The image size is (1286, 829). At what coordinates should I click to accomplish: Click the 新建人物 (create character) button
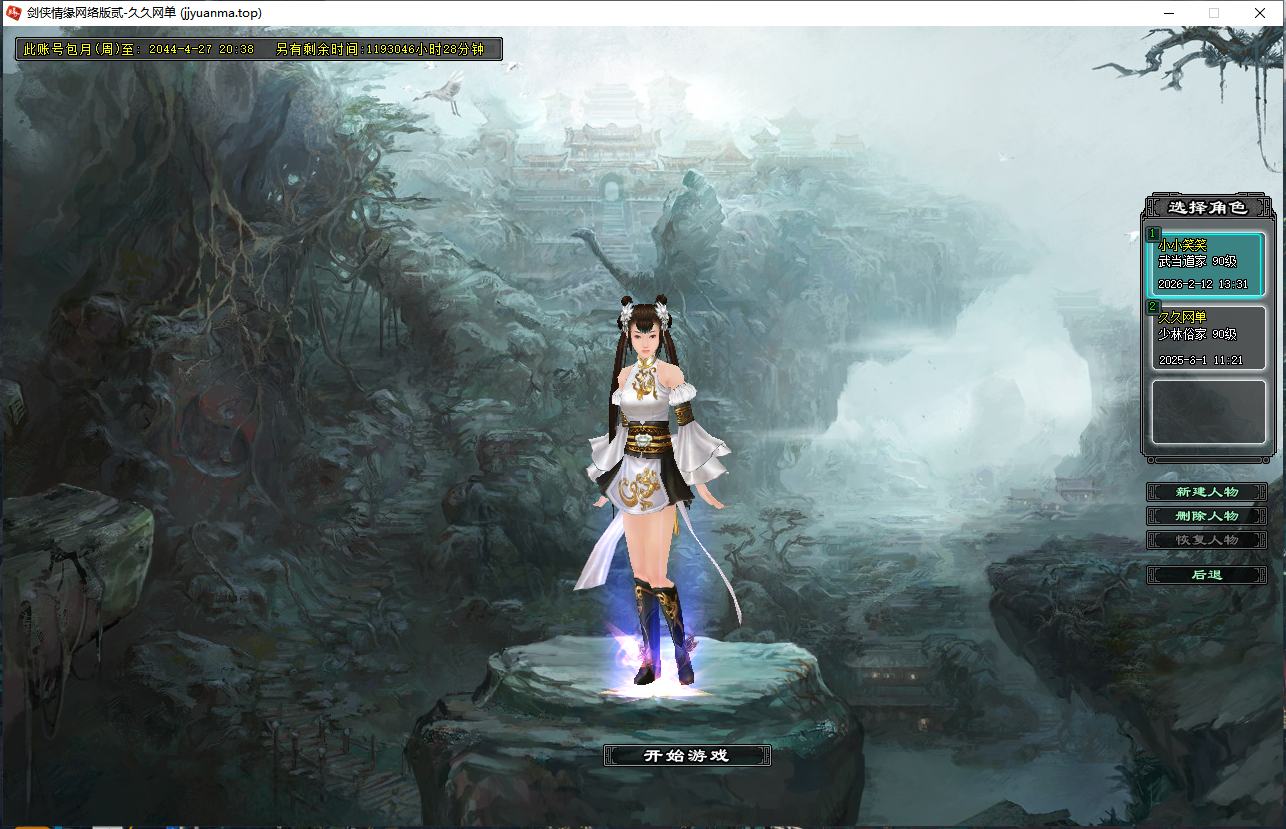pyautogui.click(x=1206, y=492)
